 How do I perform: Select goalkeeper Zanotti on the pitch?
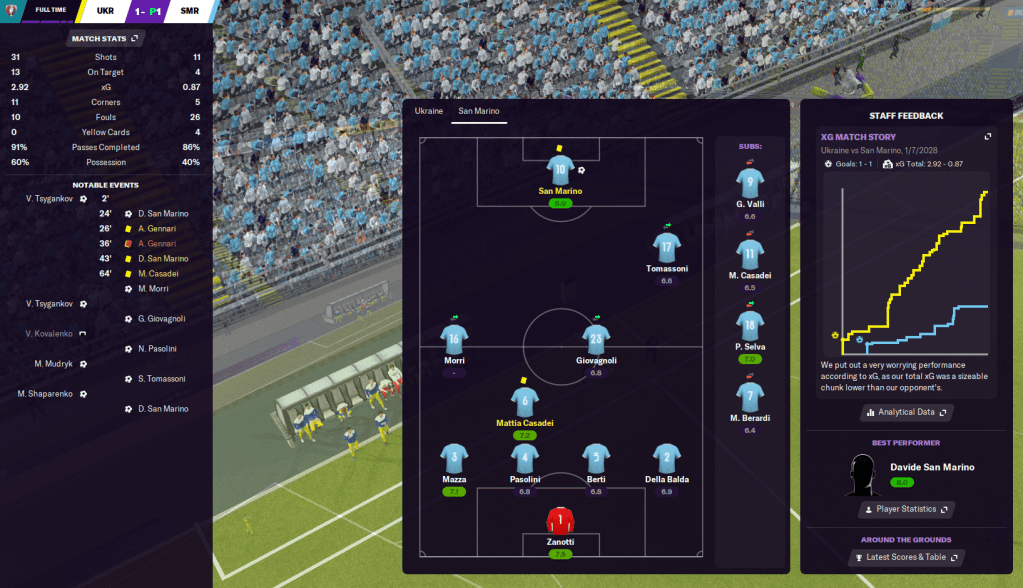click(x=560, y=521)
